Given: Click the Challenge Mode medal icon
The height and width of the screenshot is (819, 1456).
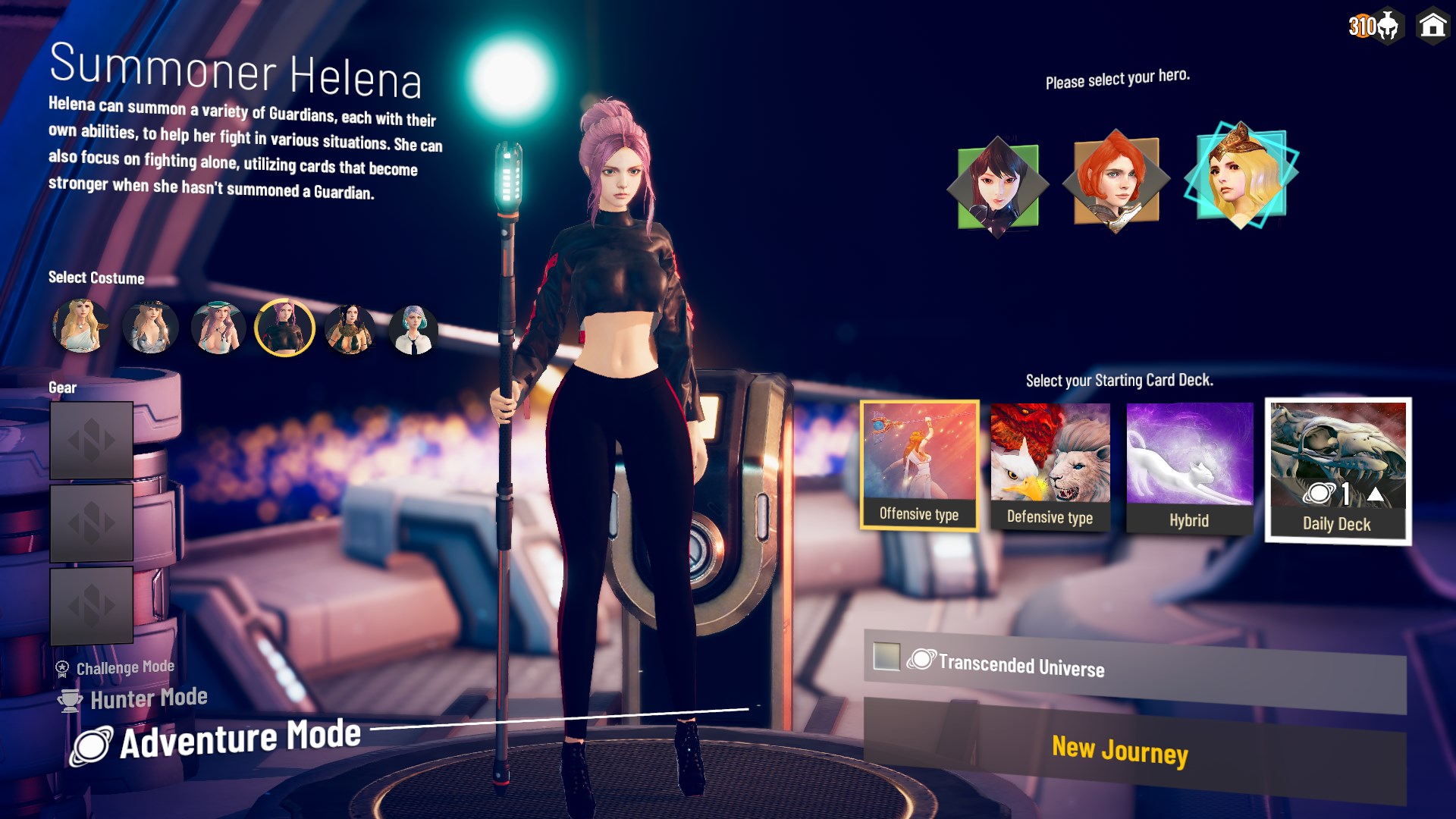Looking at the screenshot, I should 61,667.
